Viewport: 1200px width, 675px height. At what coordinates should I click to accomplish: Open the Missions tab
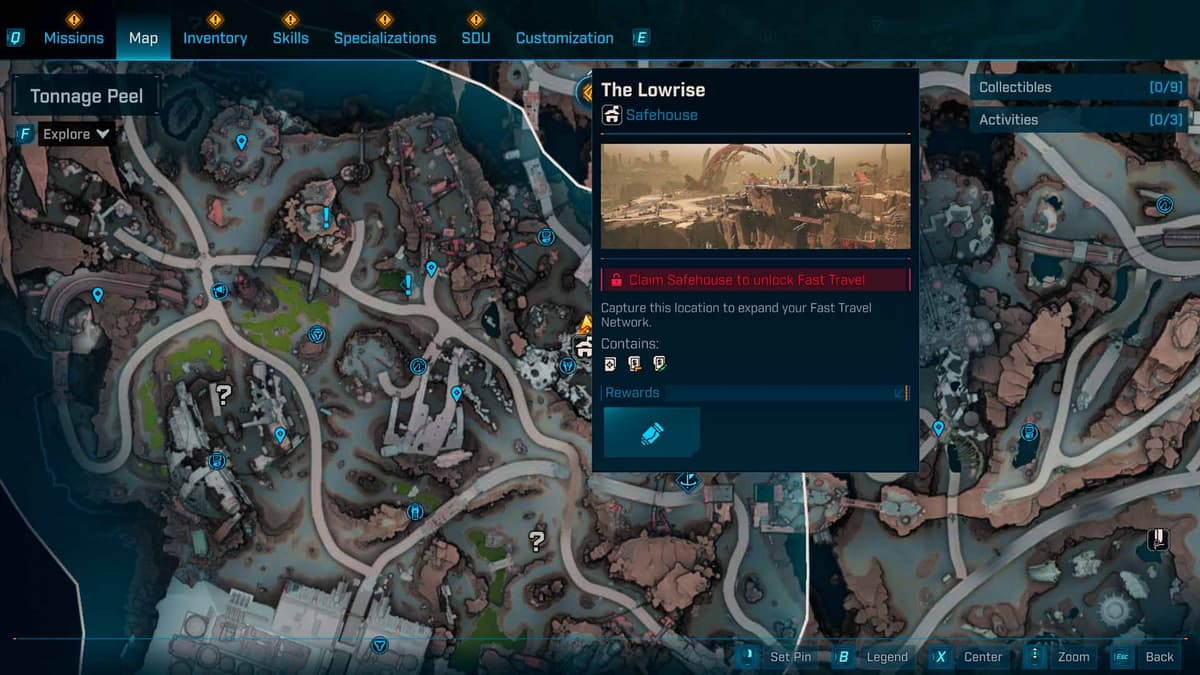[x=73, y=38]
